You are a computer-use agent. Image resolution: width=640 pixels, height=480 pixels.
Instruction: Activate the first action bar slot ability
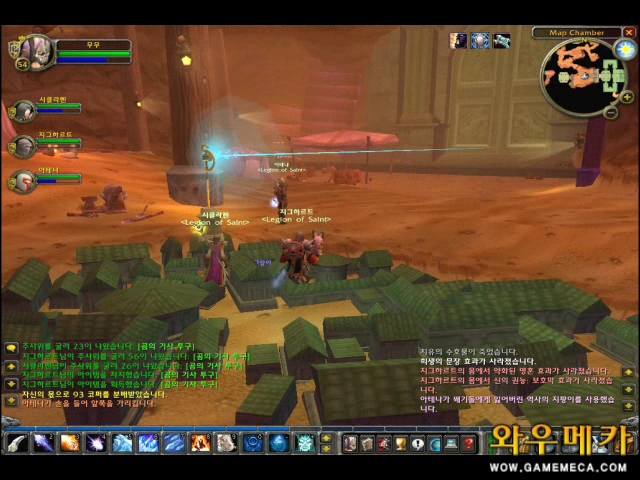17,442
